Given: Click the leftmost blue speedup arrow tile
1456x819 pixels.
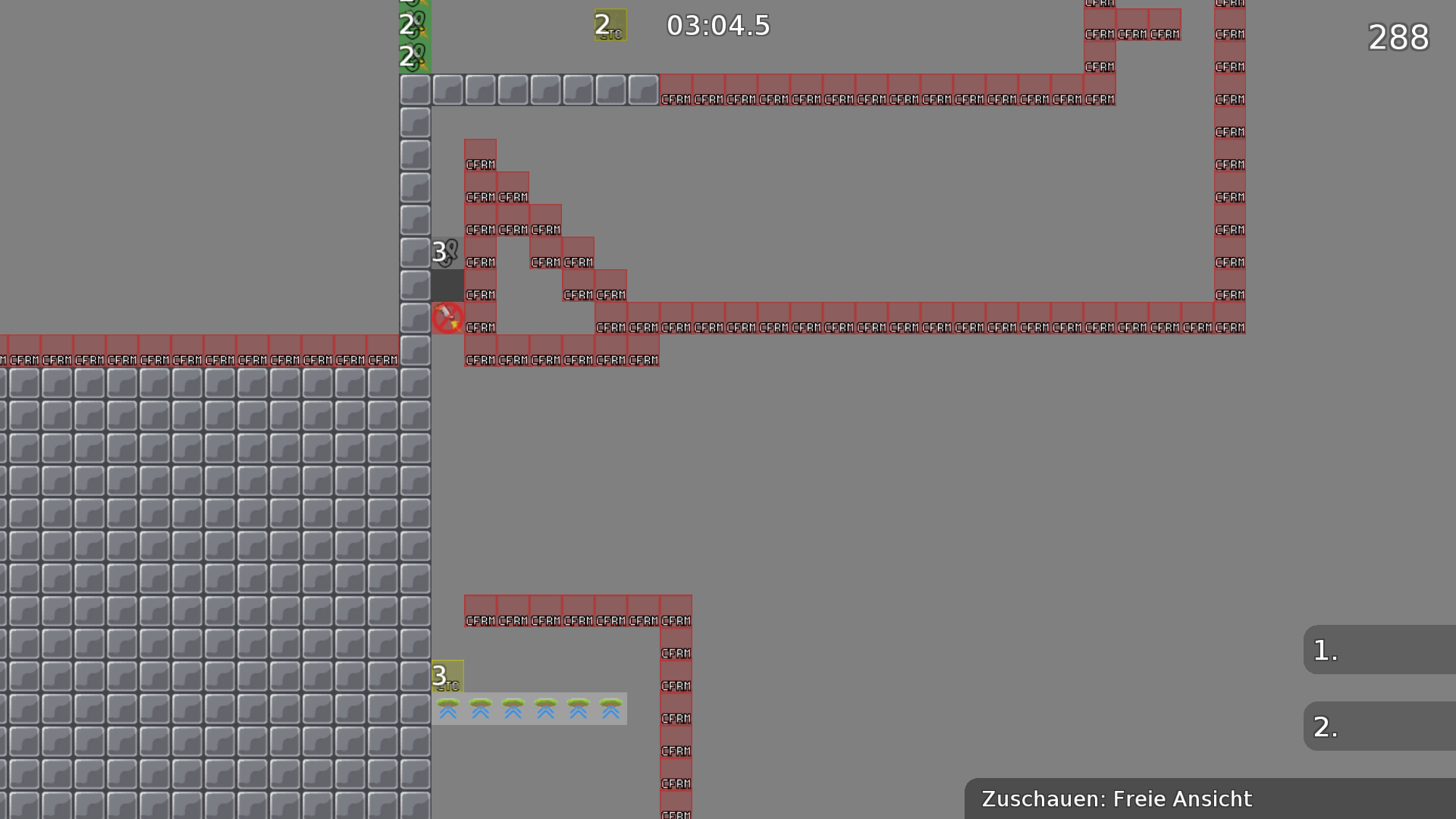Looking at the screenshot, I should [447, 710].
